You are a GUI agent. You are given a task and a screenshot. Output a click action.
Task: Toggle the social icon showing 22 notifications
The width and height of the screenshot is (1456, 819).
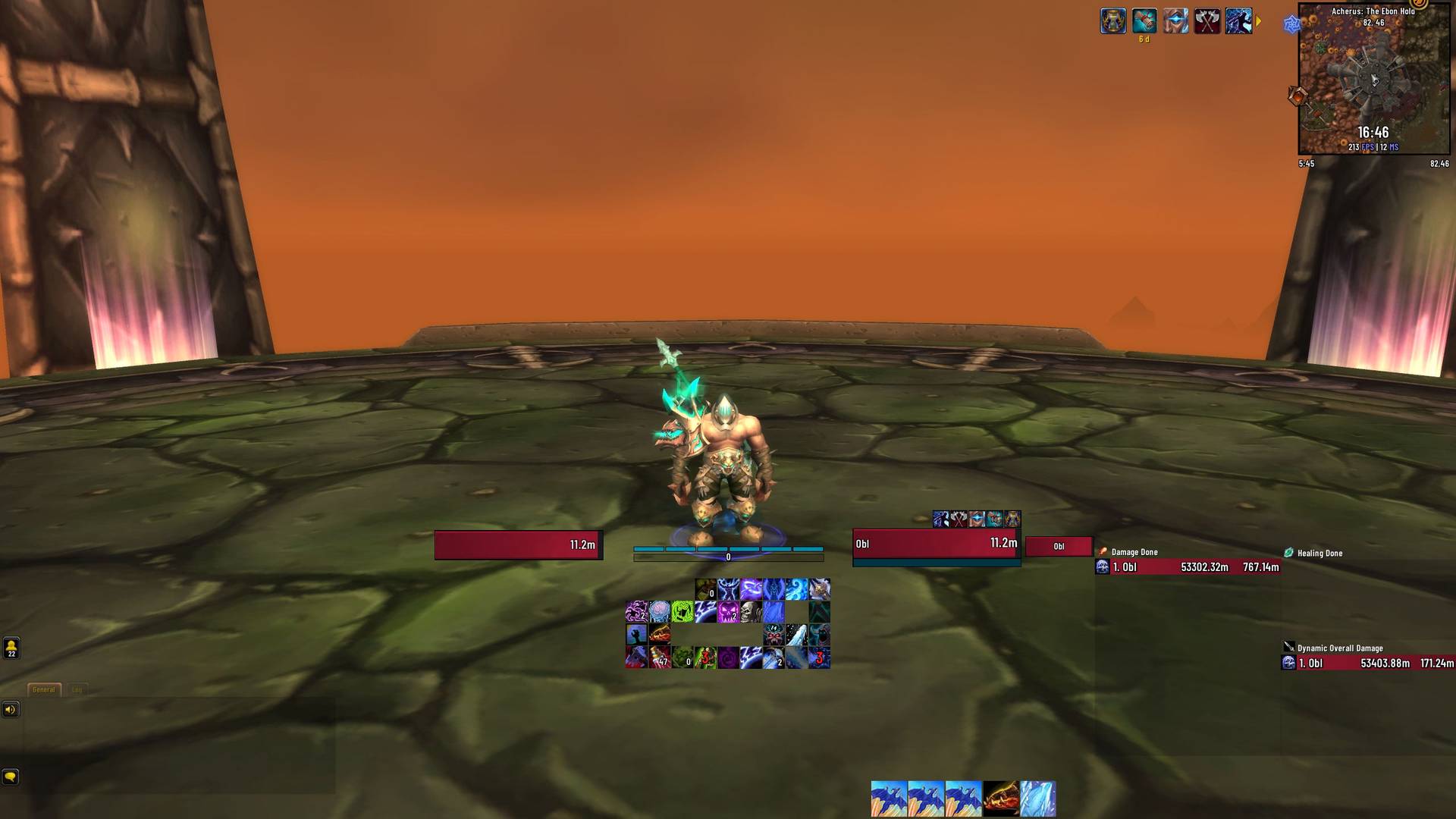tap(10, 649)
